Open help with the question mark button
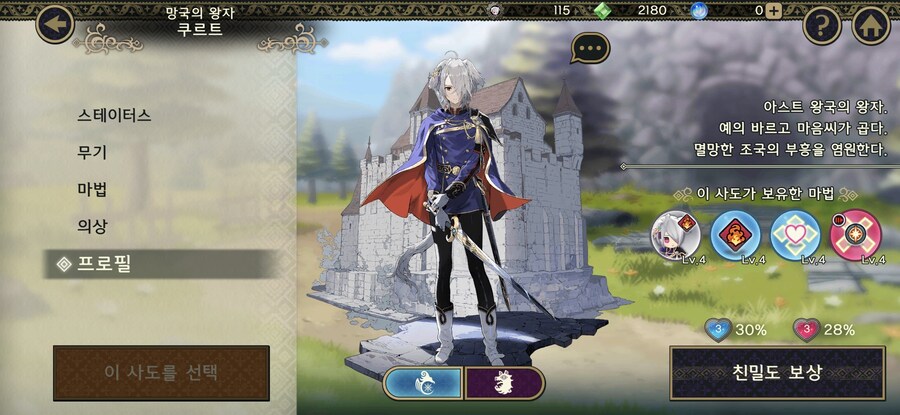 coord(822,25)
